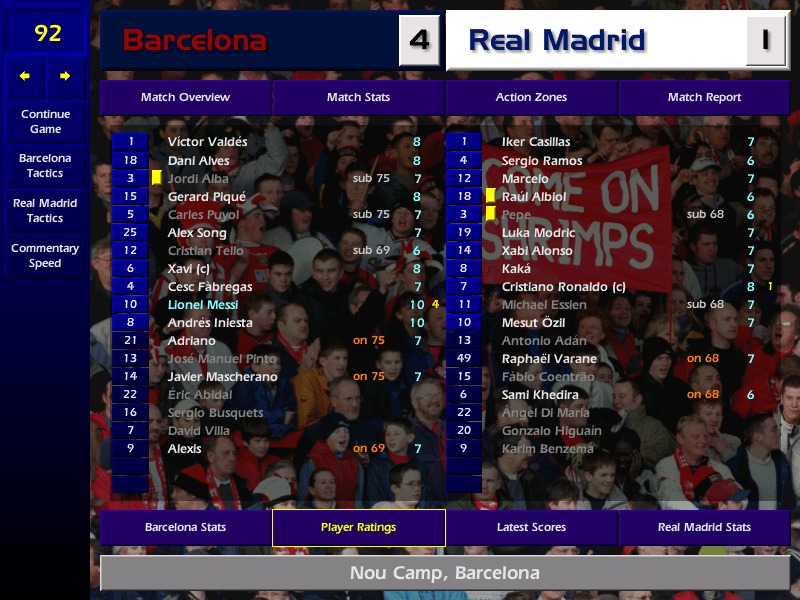This screenshot has height=600, width=800.
Task: Open the Match Report tab
Action: (704, 97)
